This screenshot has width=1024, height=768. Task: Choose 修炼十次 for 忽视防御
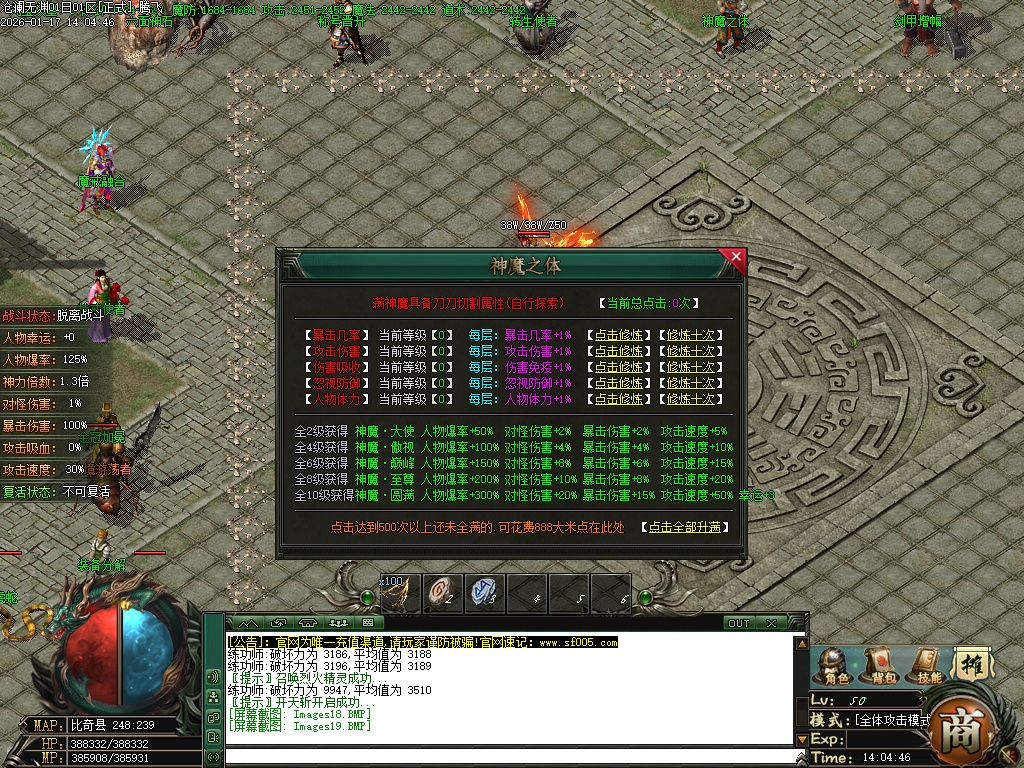click(x=691, y=383)
